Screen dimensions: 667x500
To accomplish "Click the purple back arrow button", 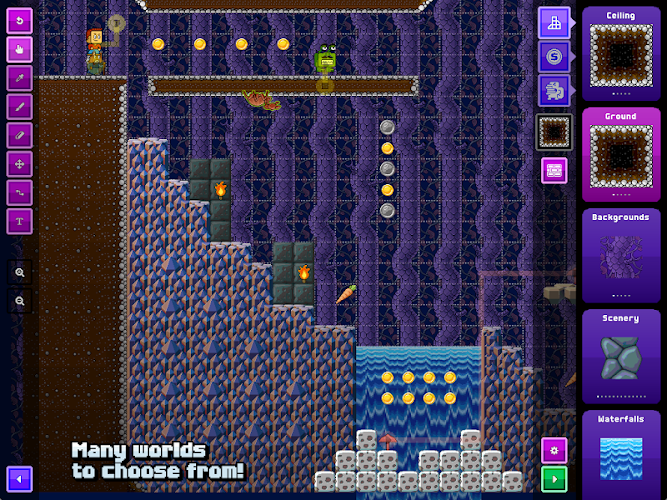I will [x=20, y=478].
